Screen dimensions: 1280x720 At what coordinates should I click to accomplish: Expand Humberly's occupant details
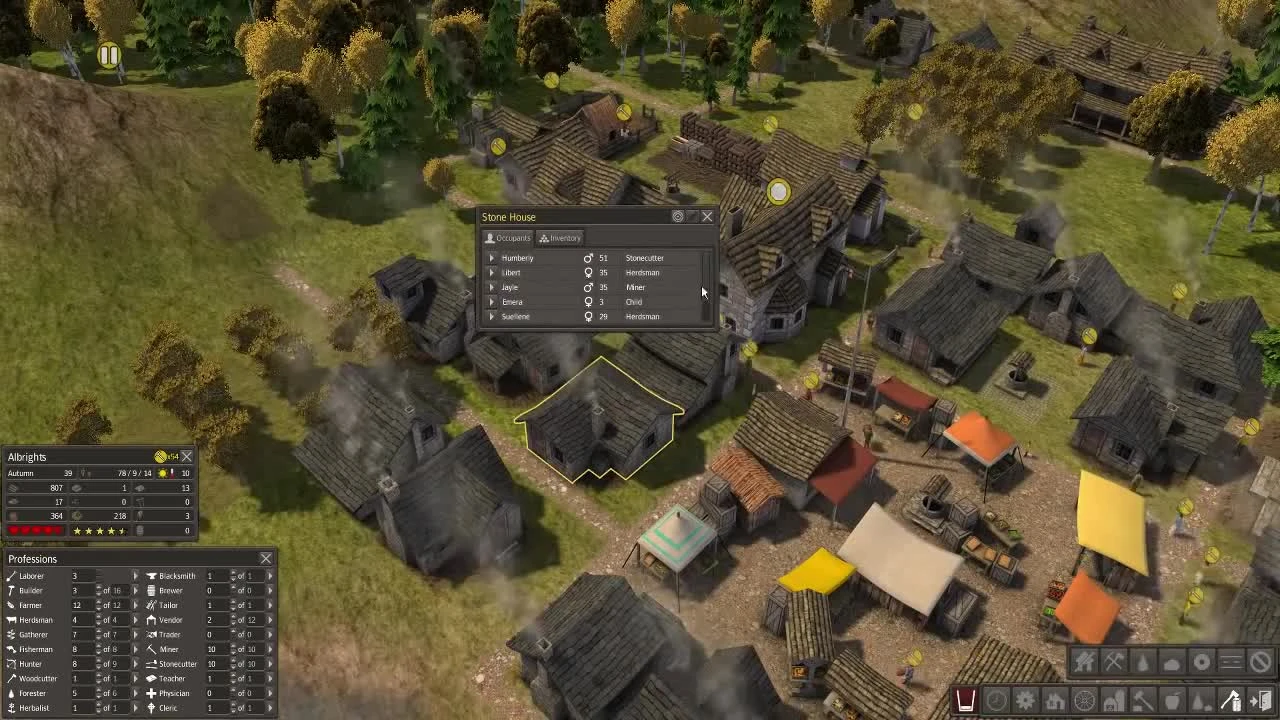coord(491,258)
